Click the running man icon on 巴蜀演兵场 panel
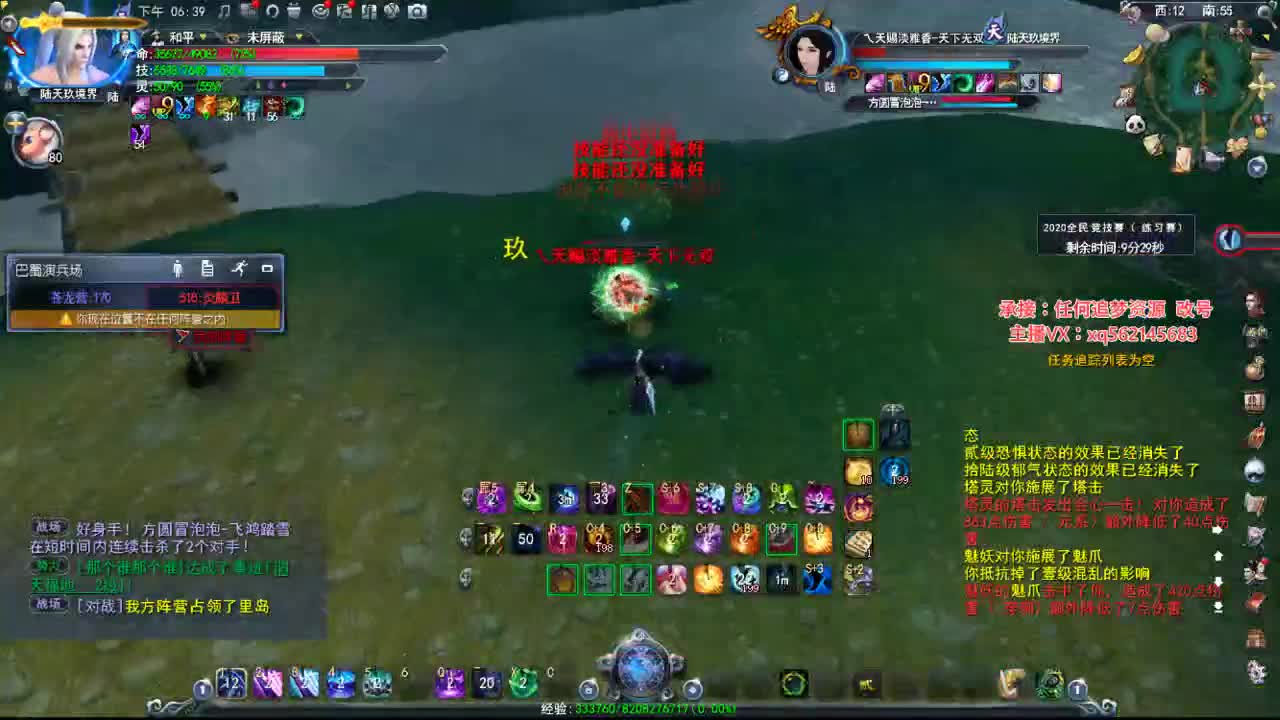Image resolution: width=1280 pixels, height=720 pixels. coord(240,267)
